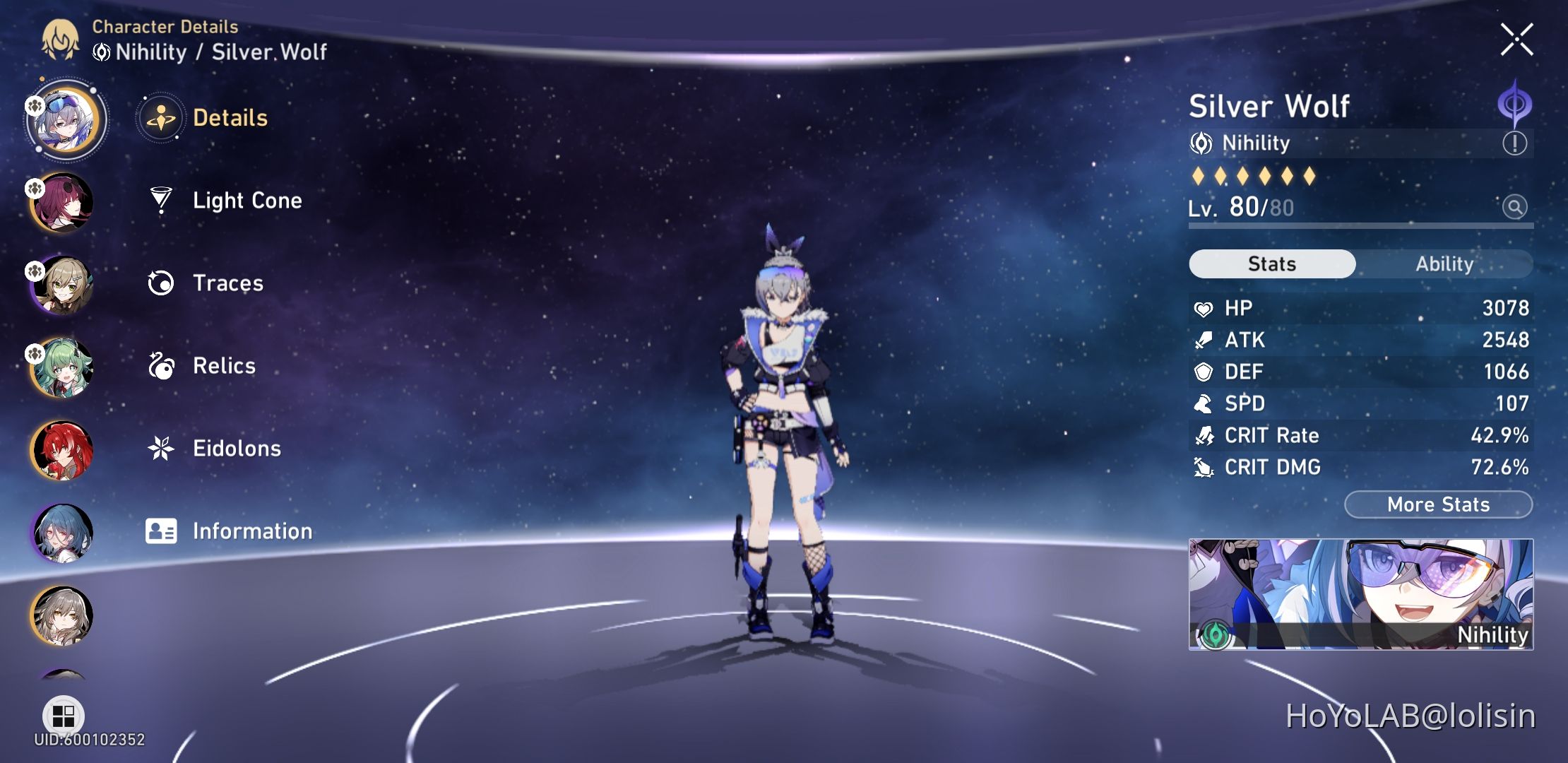This screenshot has width=1568, height=763.
Task: Switch to the Ability tab
Action: click(x=1444, y=264)
